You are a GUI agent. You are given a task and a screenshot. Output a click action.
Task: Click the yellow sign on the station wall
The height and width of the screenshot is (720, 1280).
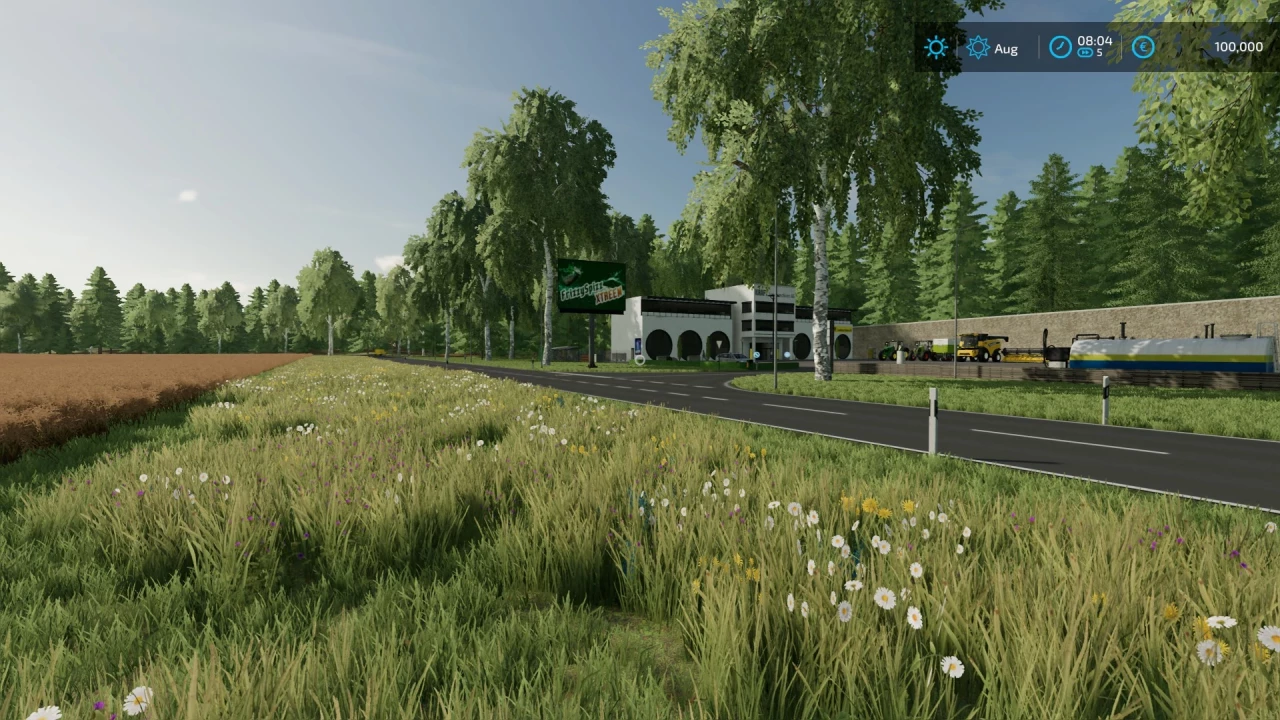(843, 330)
